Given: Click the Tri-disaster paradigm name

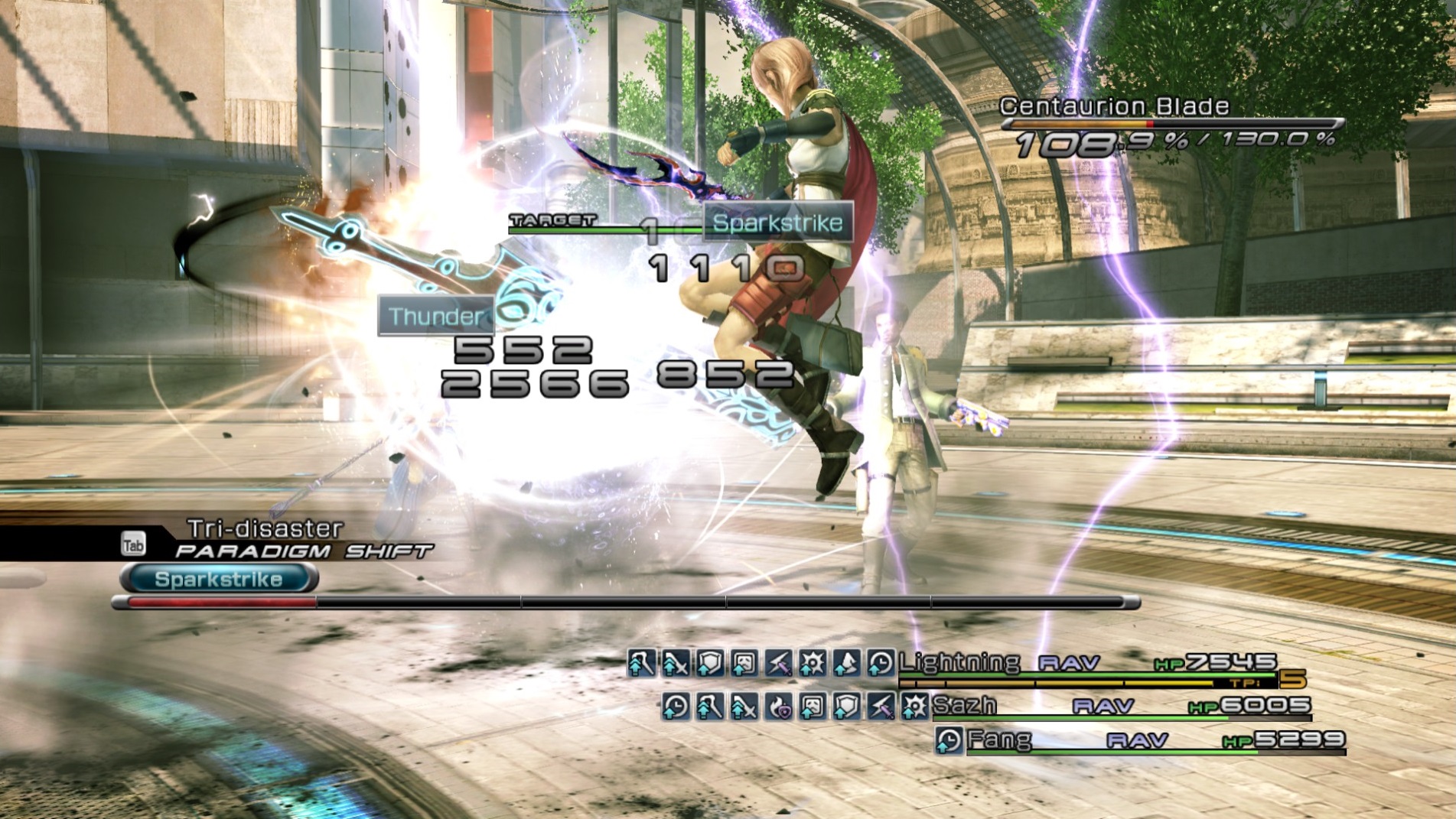Looking at the screenshot, I should click(x=265, y=528).
